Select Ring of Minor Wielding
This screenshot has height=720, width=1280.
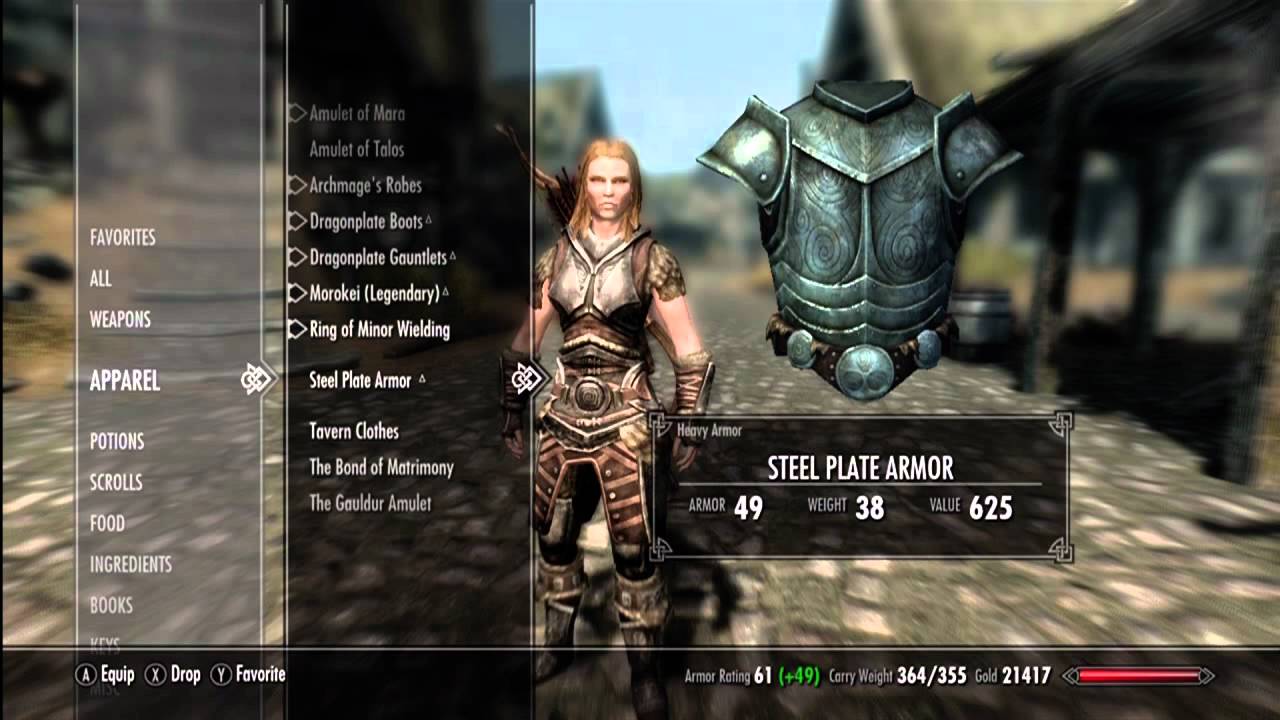coord(379,330)
